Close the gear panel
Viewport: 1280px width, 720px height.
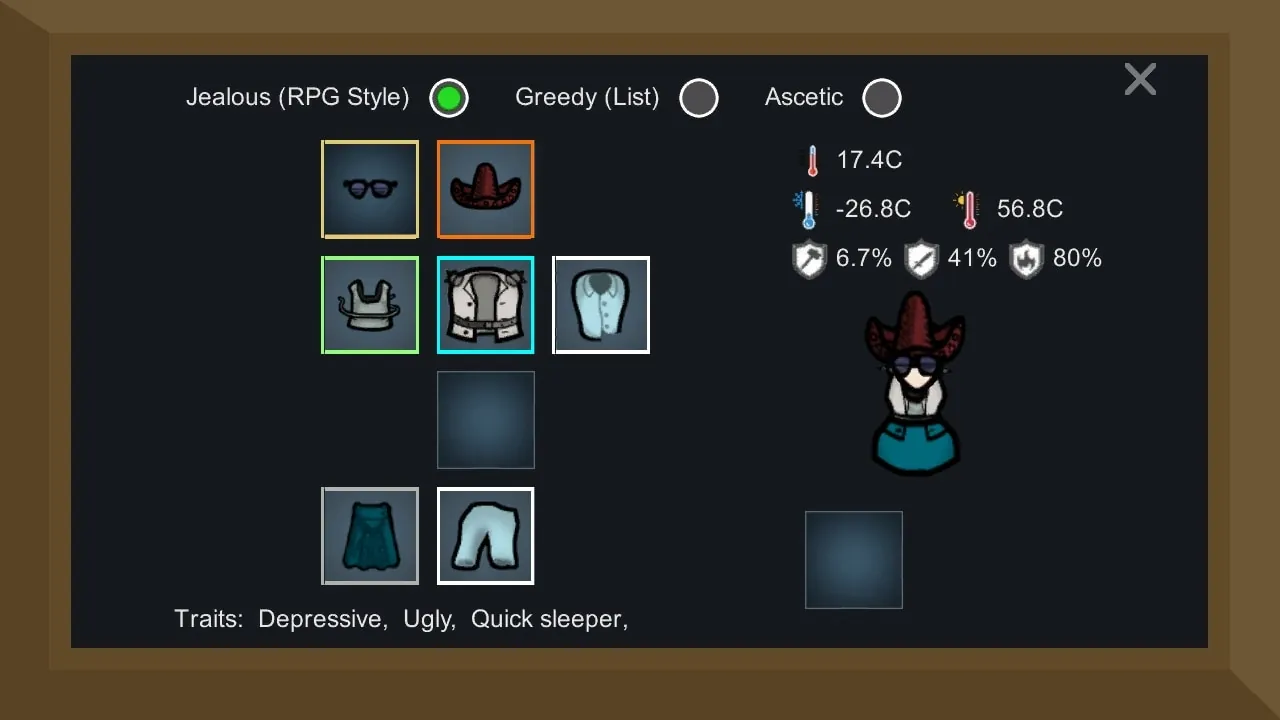click(1140, 79)
